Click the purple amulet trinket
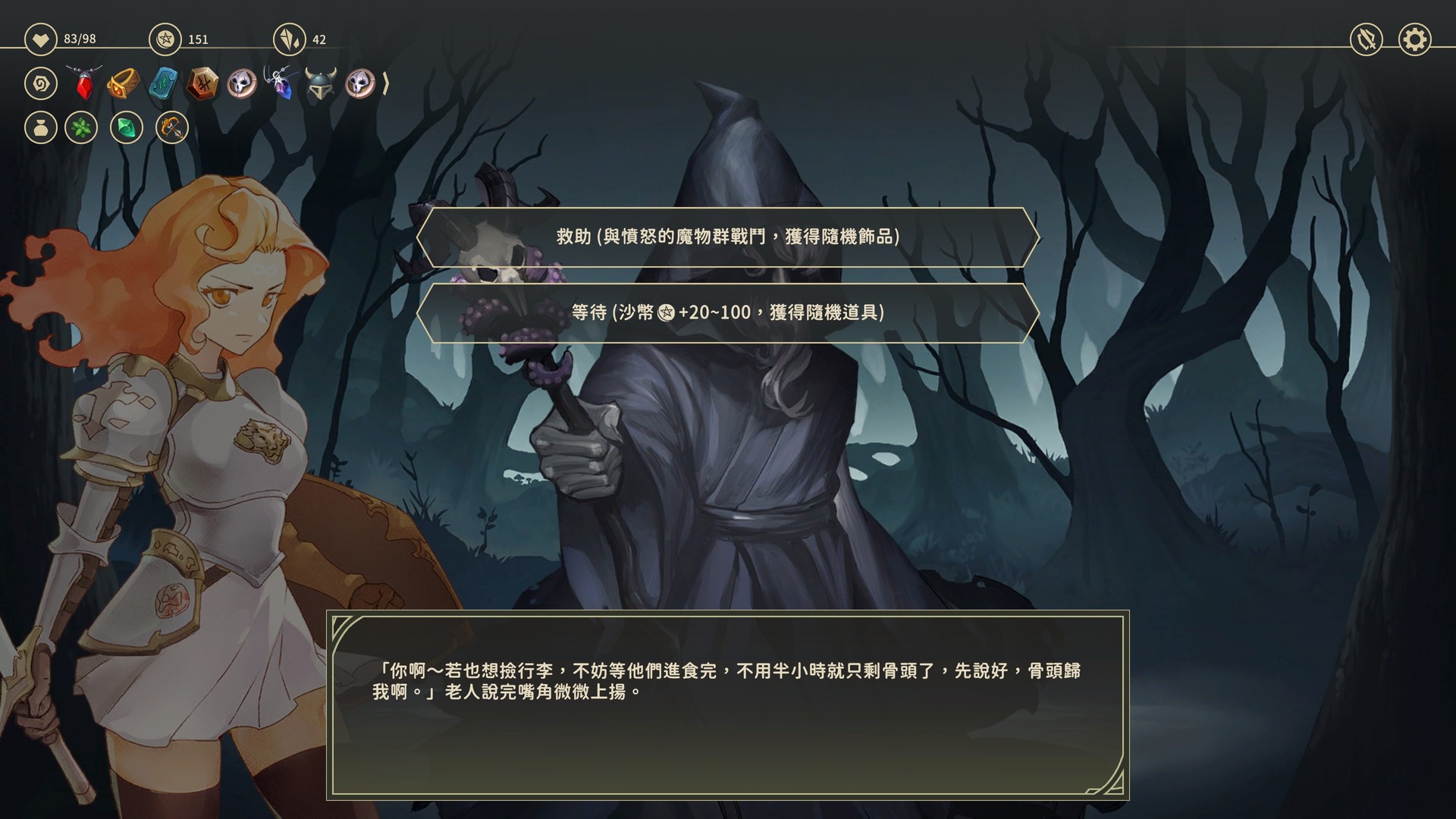The height and width of the screenshot is (819, 1456). click(281, 85)
